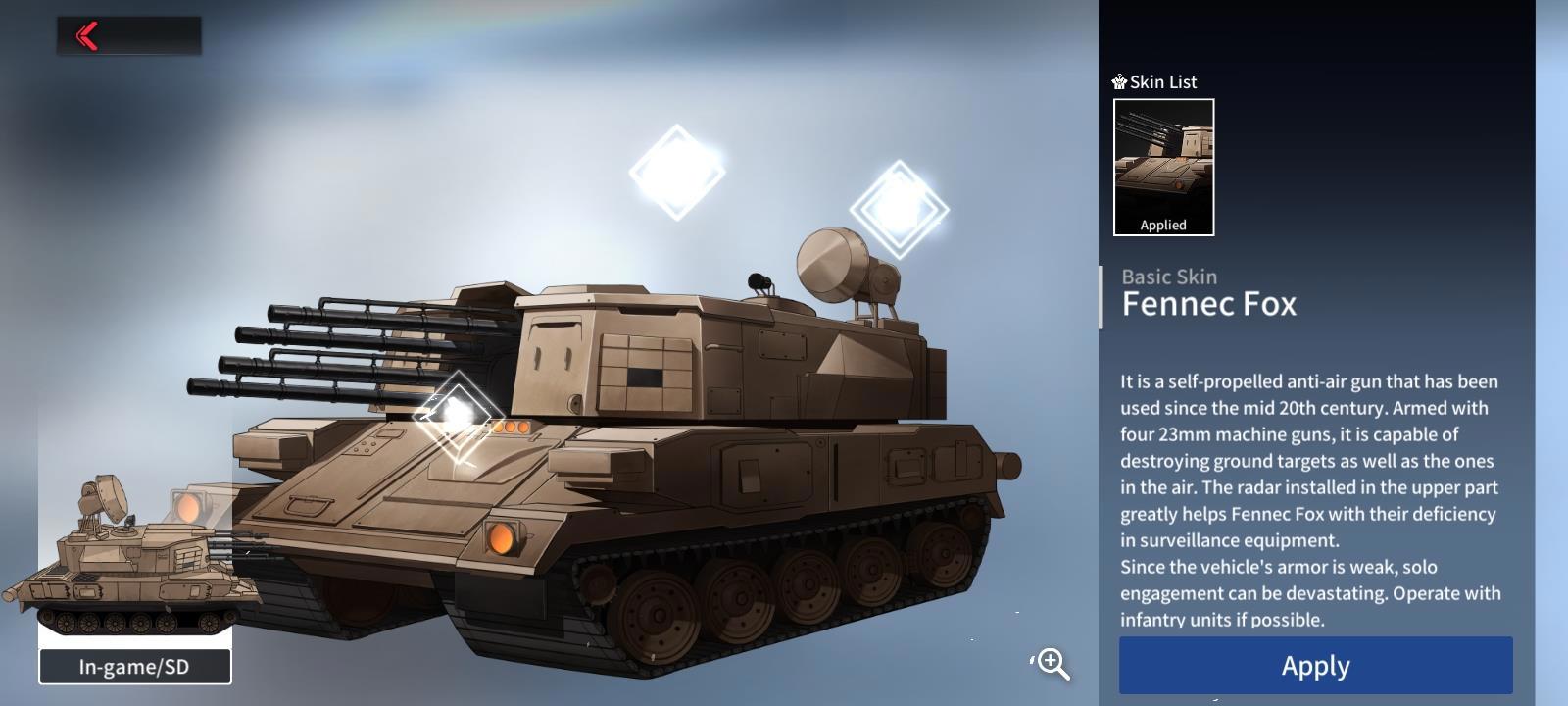
Task: Zoom in with the magnifier icon
Action: click(x=1053, y=664)
